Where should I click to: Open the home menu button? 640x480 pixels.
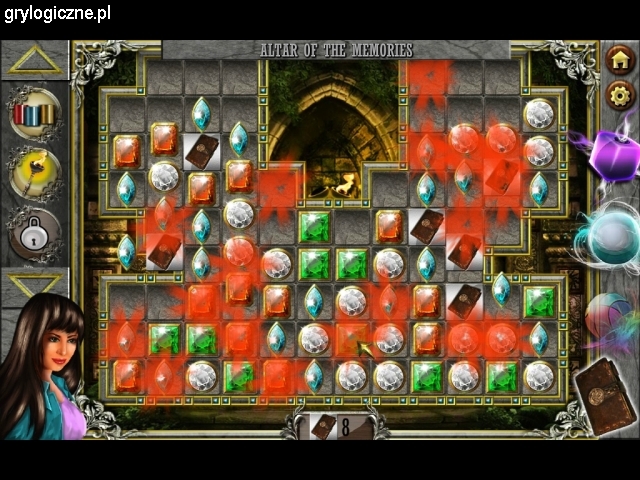click(x=620, y=60)
